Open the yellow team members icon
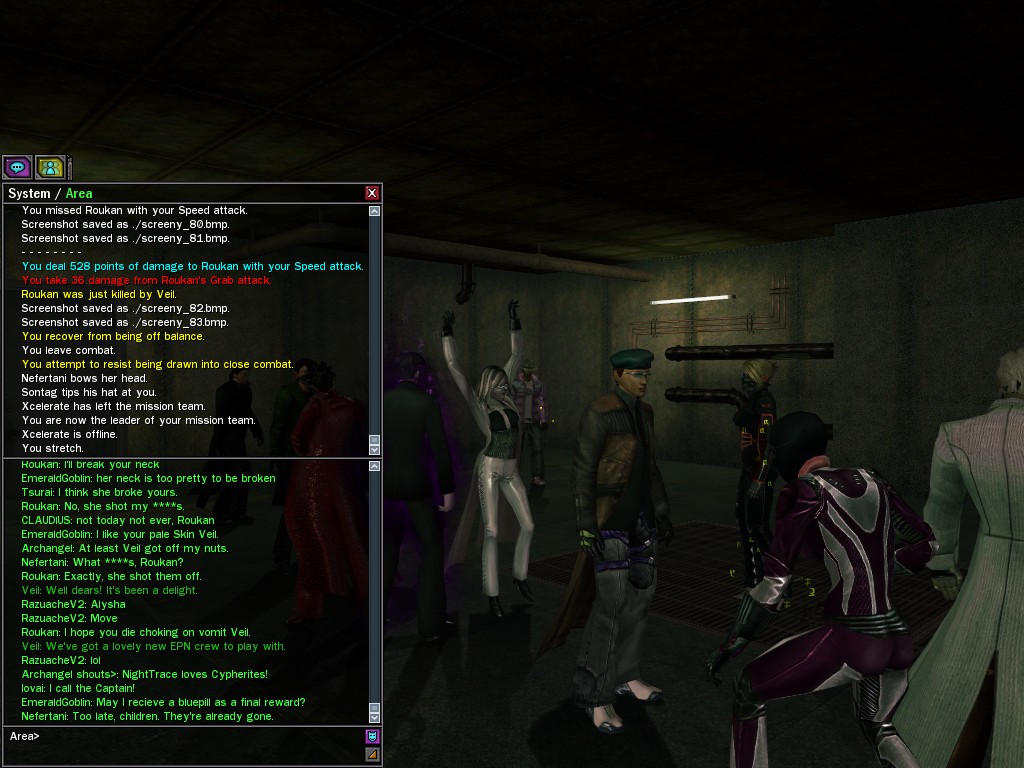Image resolution: width=1024 pixels, height=768 pixels. point(50,167)
